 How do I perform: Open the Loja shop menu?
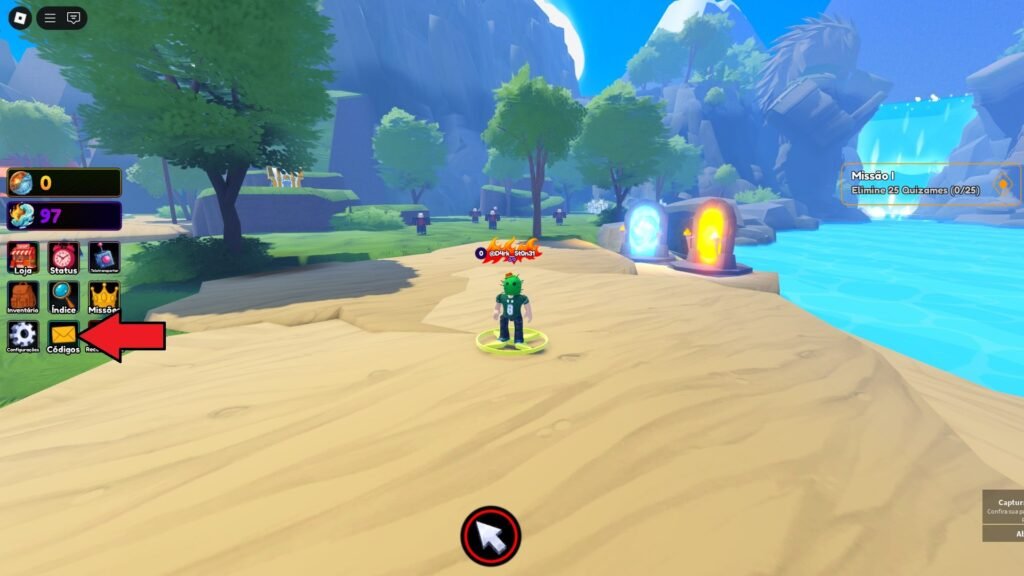[x=23, y=257]
